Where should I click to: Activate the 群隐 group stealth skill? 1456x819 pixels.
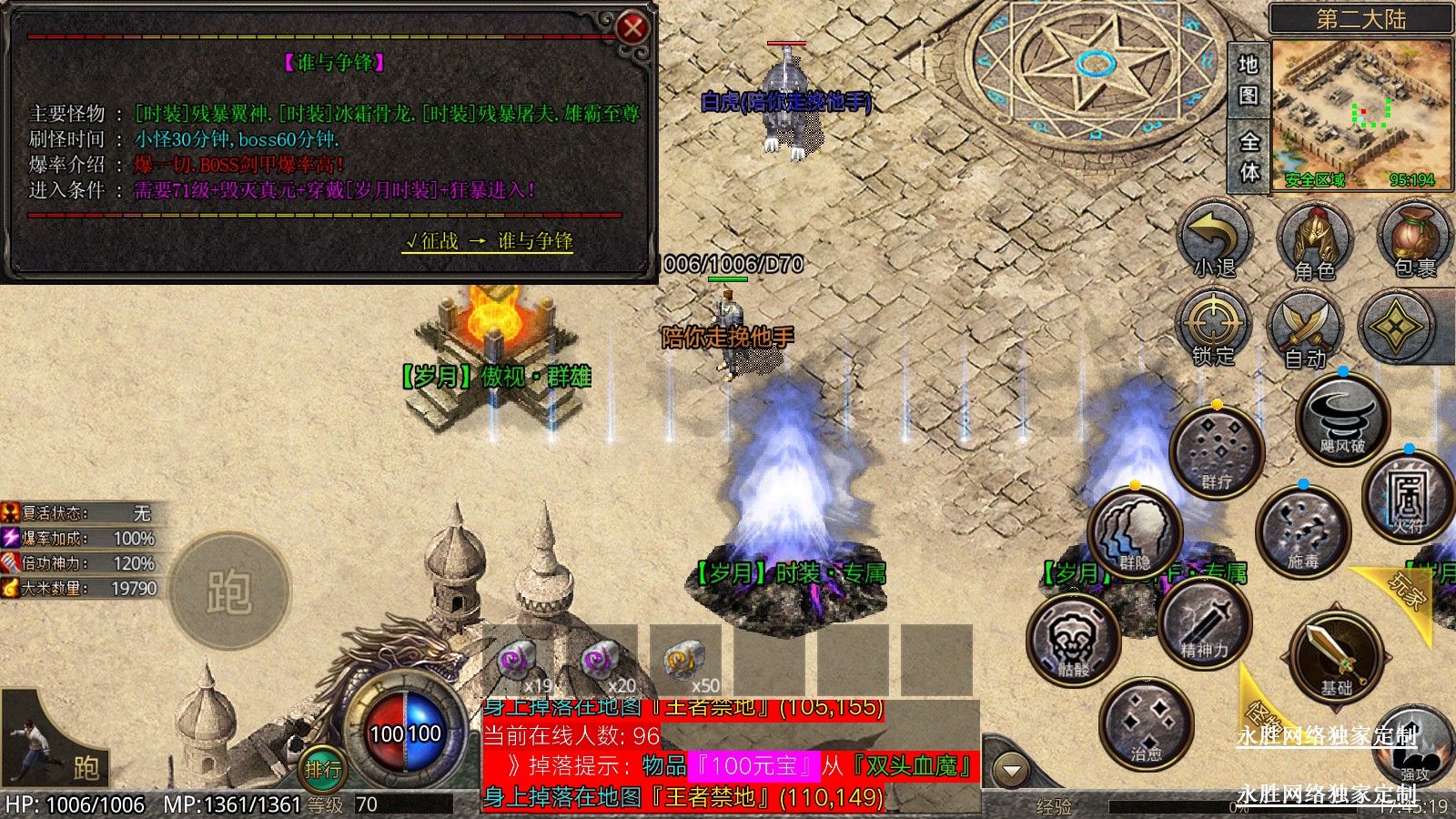point(1135,532)
